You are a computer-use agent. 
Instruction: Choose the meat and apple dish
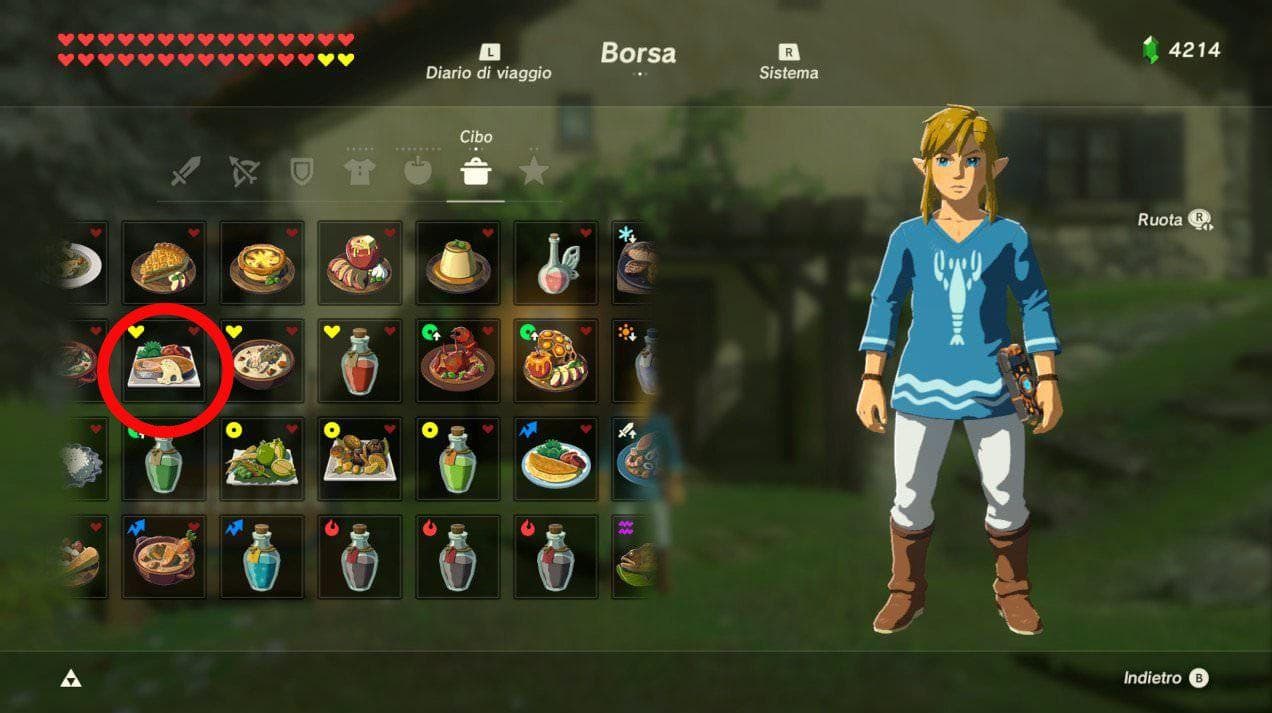[x=360, y=264]
